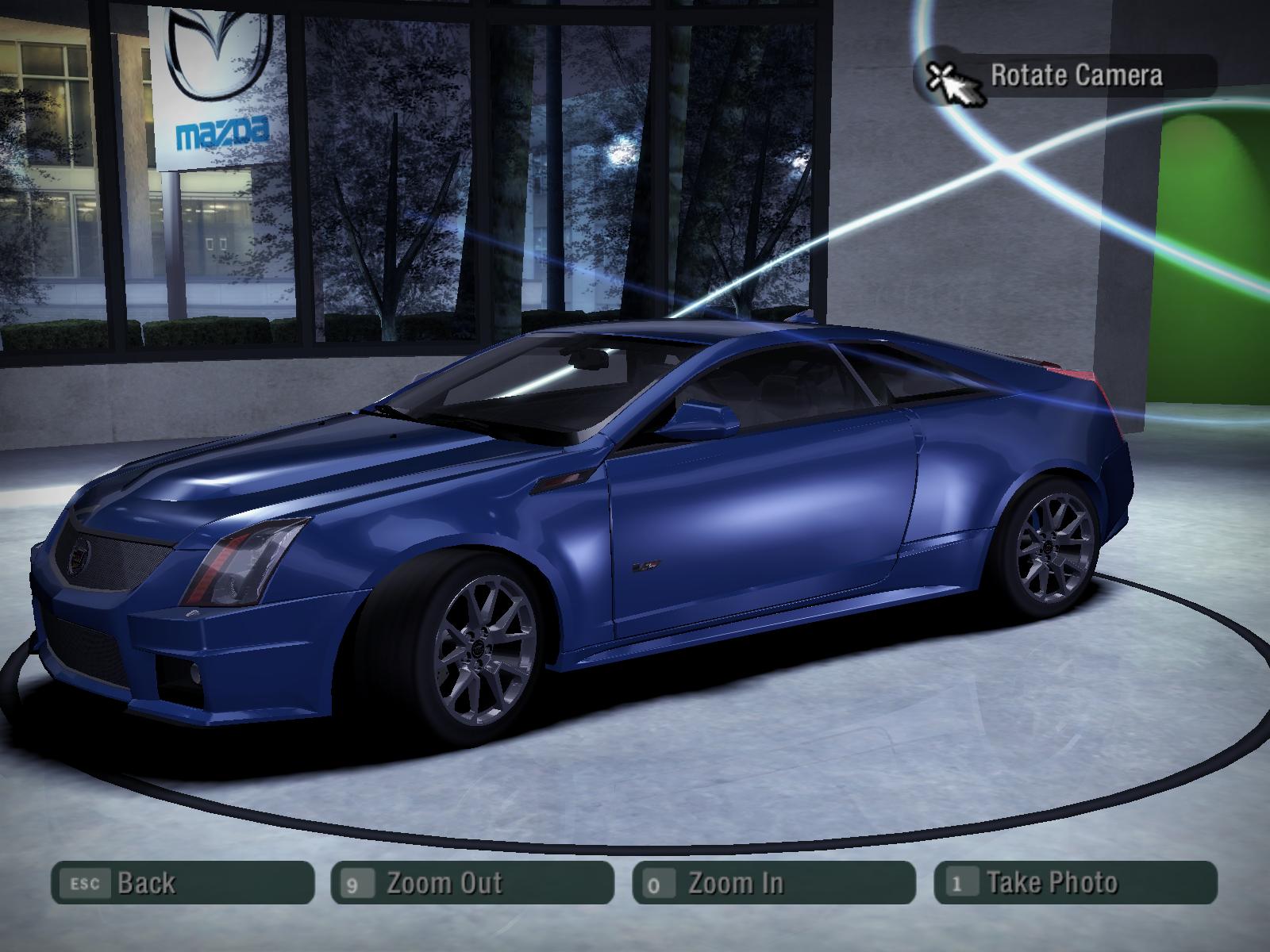Select the Zoom Out button
Screen dimensions: 1270x952
click(x=472, y=882)
